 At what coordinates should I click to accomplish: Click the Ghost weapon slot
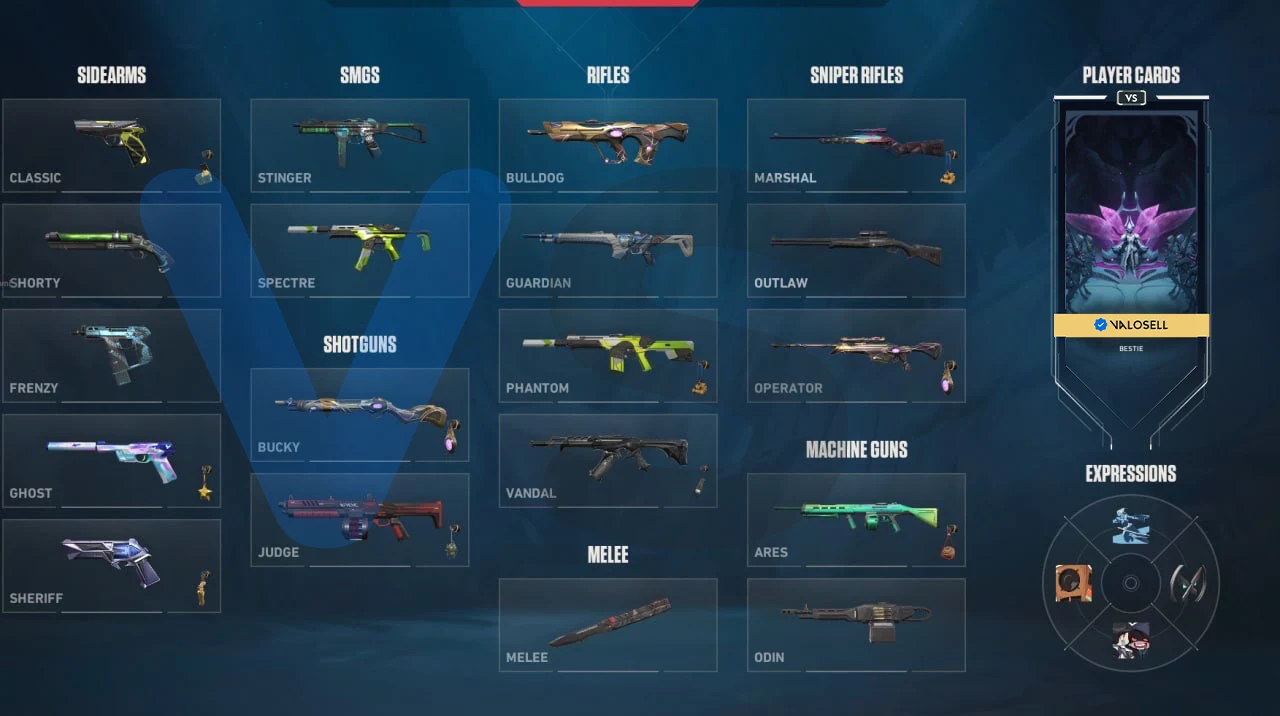click(x=111, y=460)
